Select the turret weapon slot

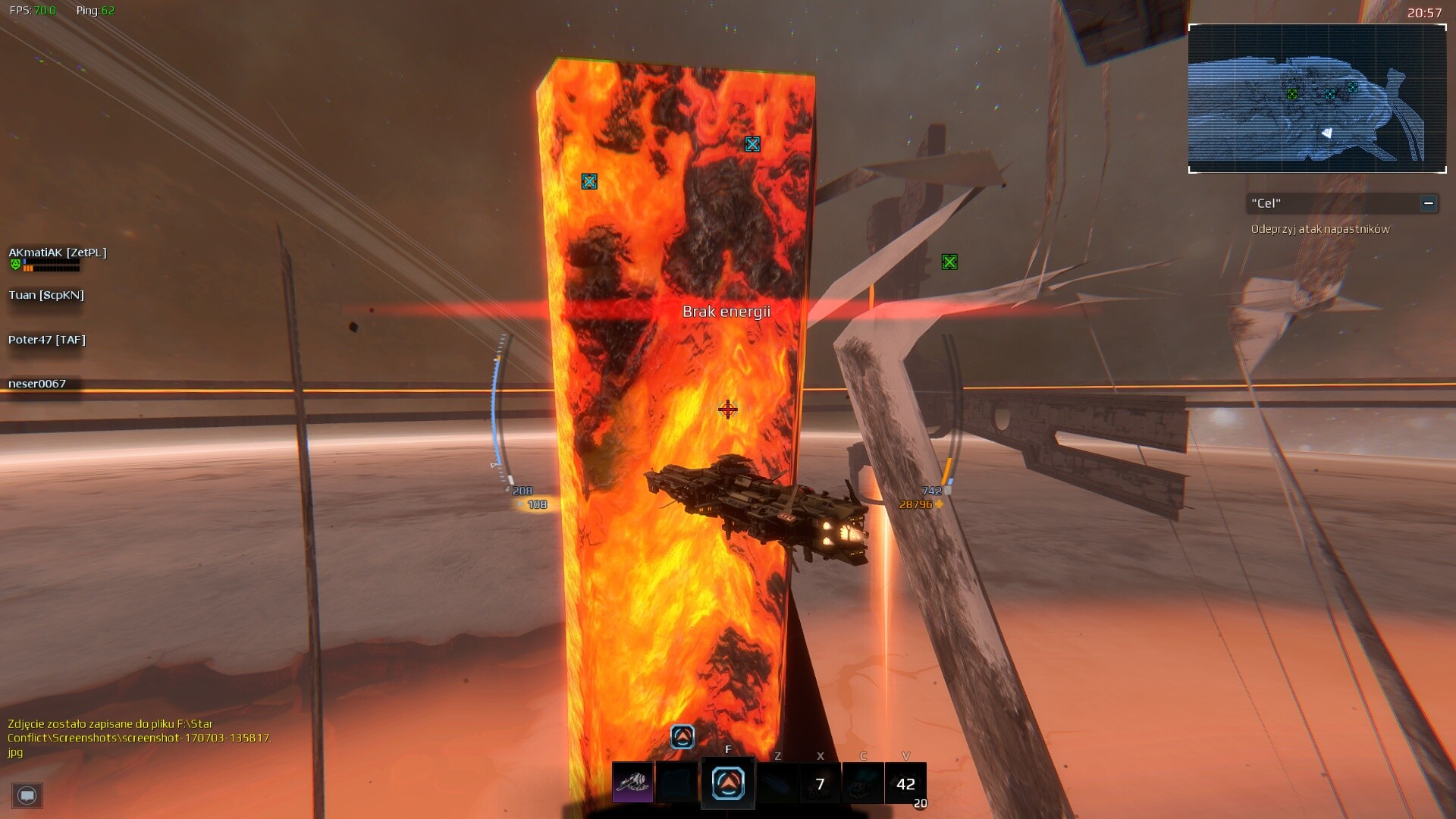(x=632, y=783)
